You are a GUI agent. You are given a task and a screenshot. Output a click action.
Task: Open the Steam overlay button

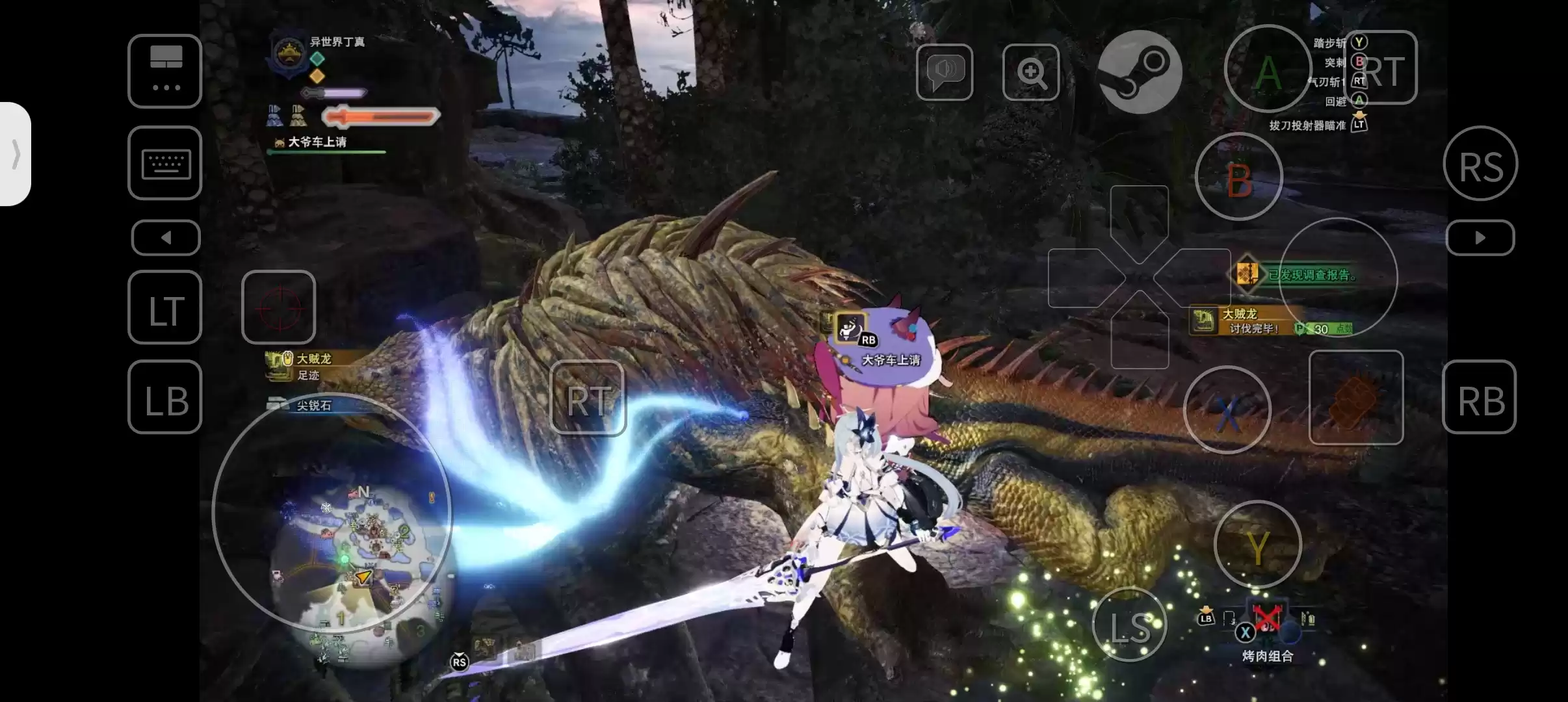(x=1140, y=71)
